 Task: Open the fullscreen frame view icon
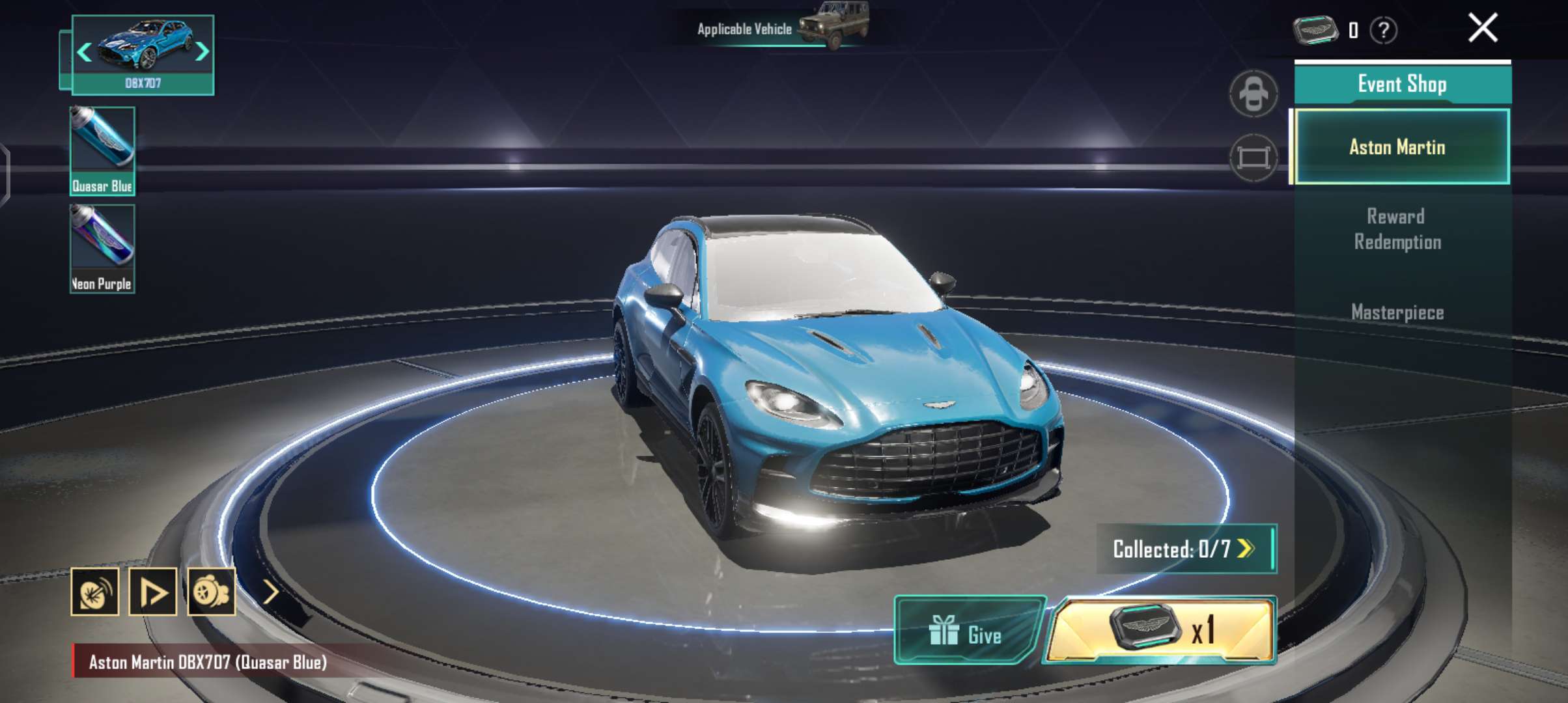pos(1253,156)
